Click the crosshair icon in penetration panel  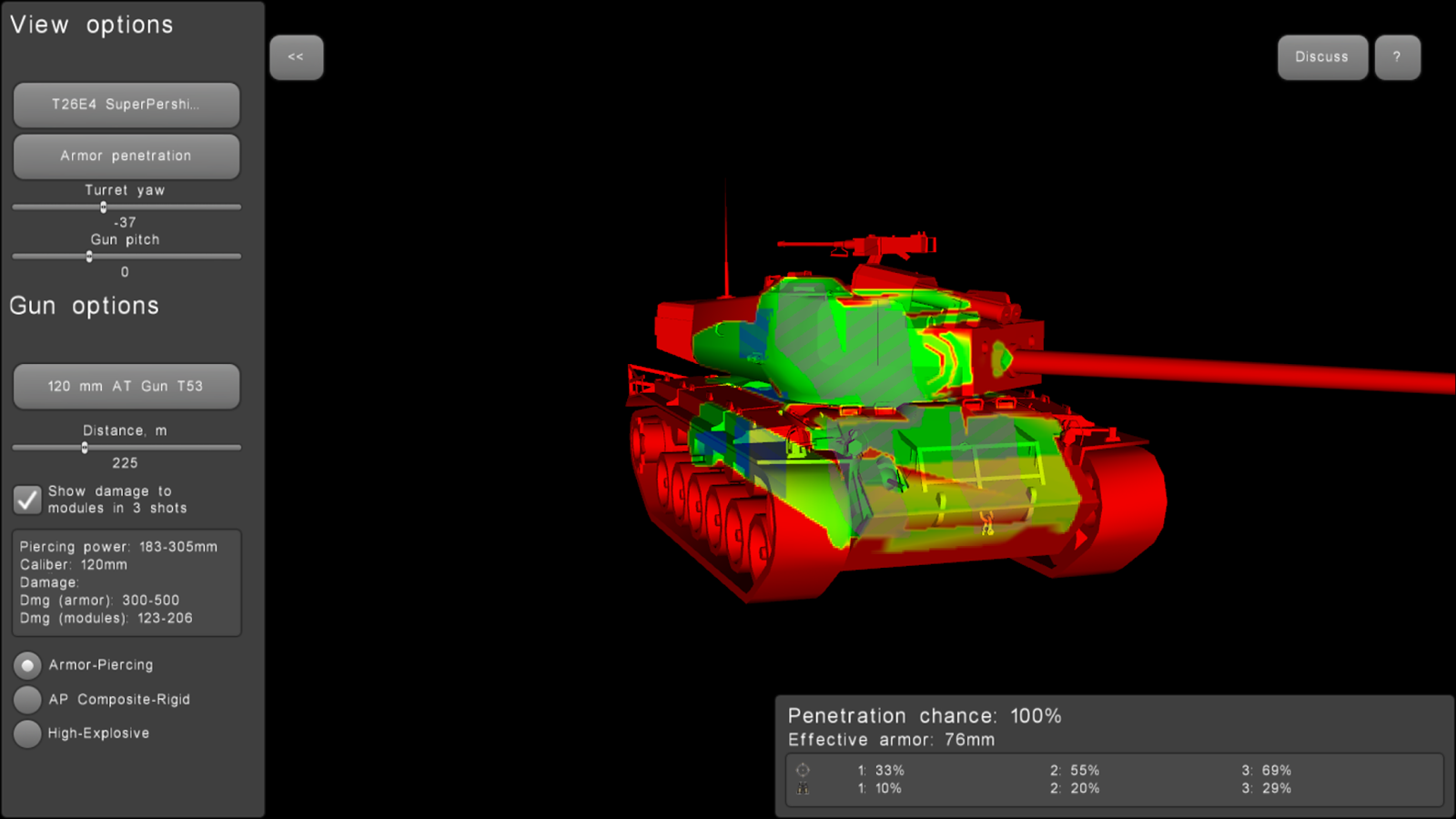(804, 770)
